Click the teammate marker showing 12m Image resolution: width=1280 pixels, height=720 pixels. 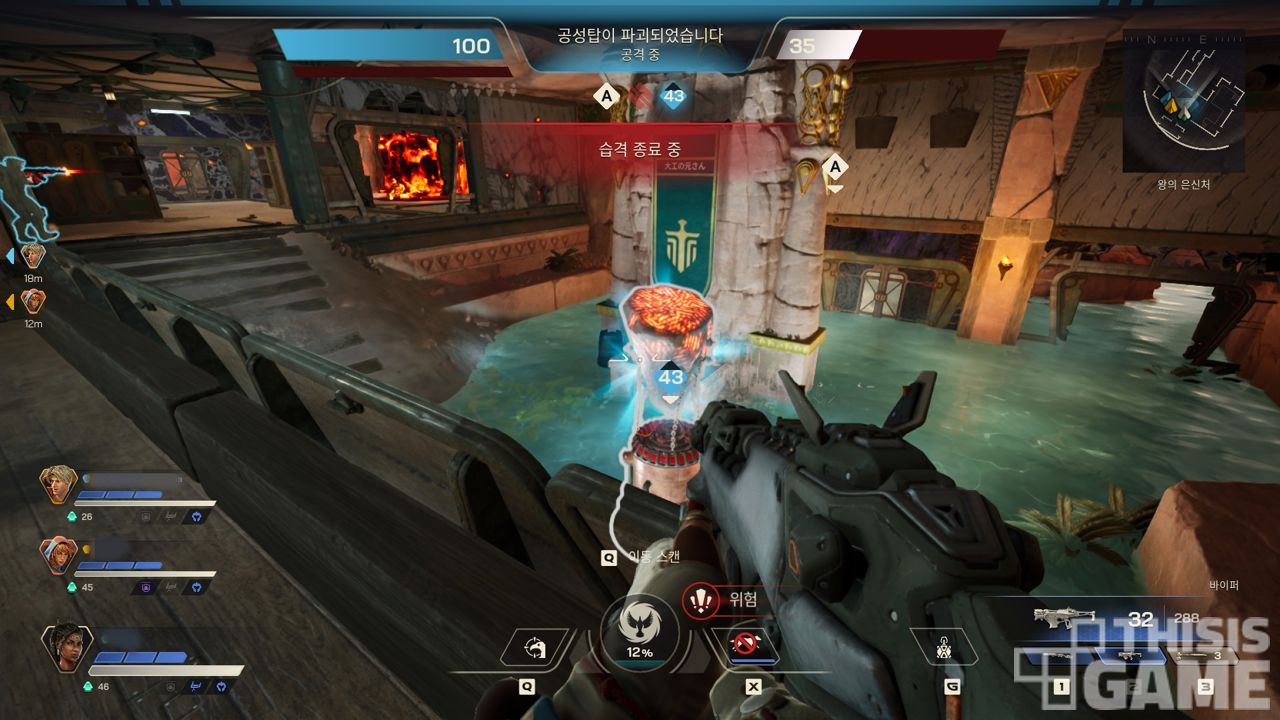(x=33, y=300)
